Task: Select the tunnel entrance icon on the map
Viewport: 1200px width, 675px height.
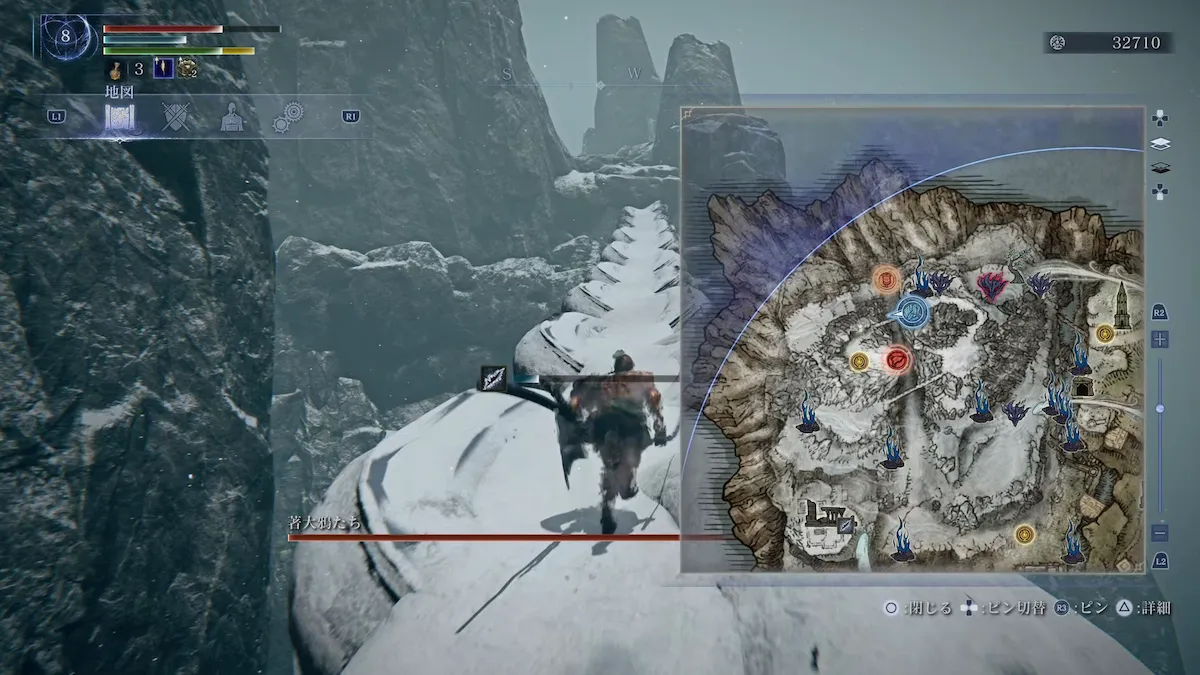Action: tap(1082, 387)
